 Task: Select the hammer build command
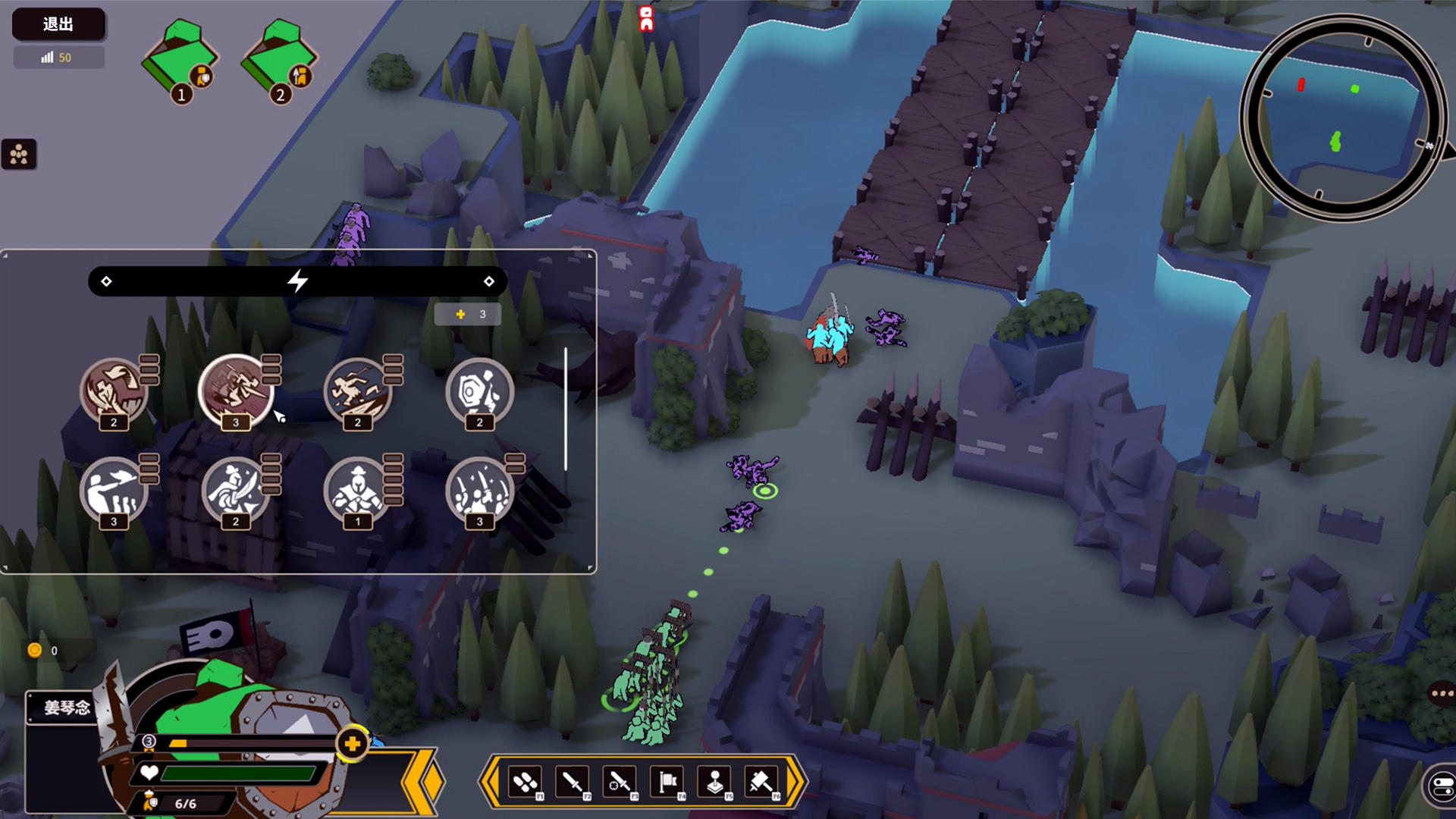pos(761,781)
